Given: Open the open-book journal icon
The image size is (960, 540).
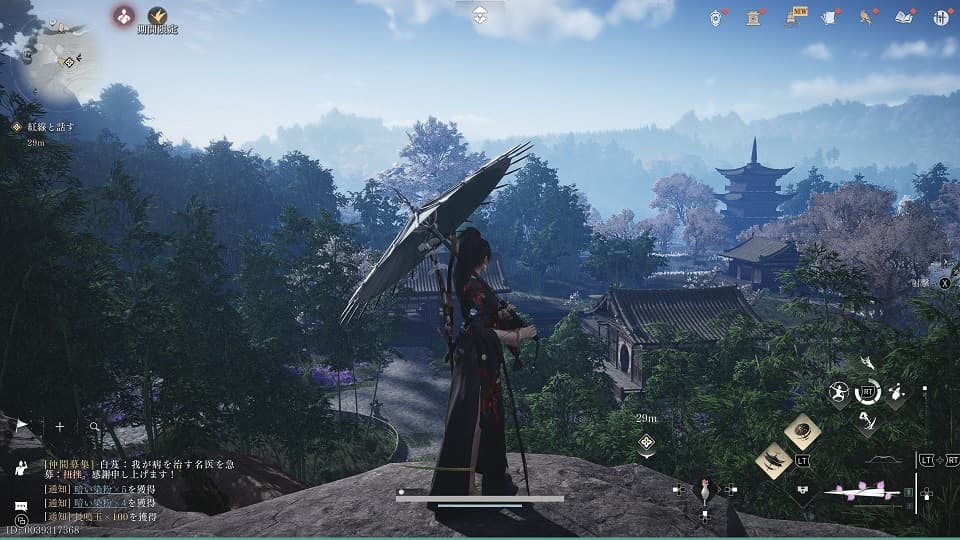Looking at the screenshot, I should [x=904, y=17].
